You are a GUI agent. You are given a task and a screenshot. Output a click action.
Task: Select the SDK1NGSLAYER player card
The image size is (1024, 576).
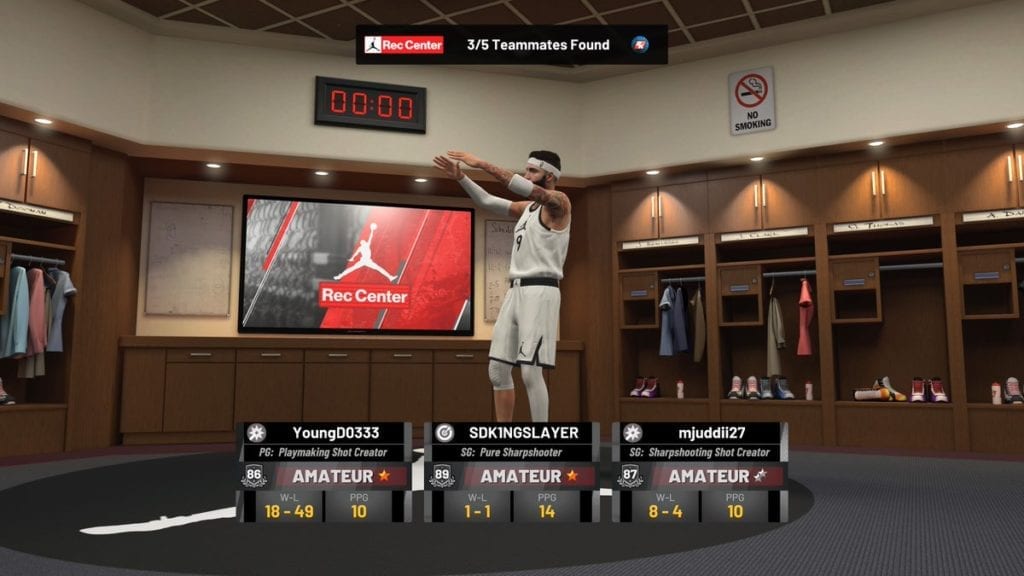512,471
